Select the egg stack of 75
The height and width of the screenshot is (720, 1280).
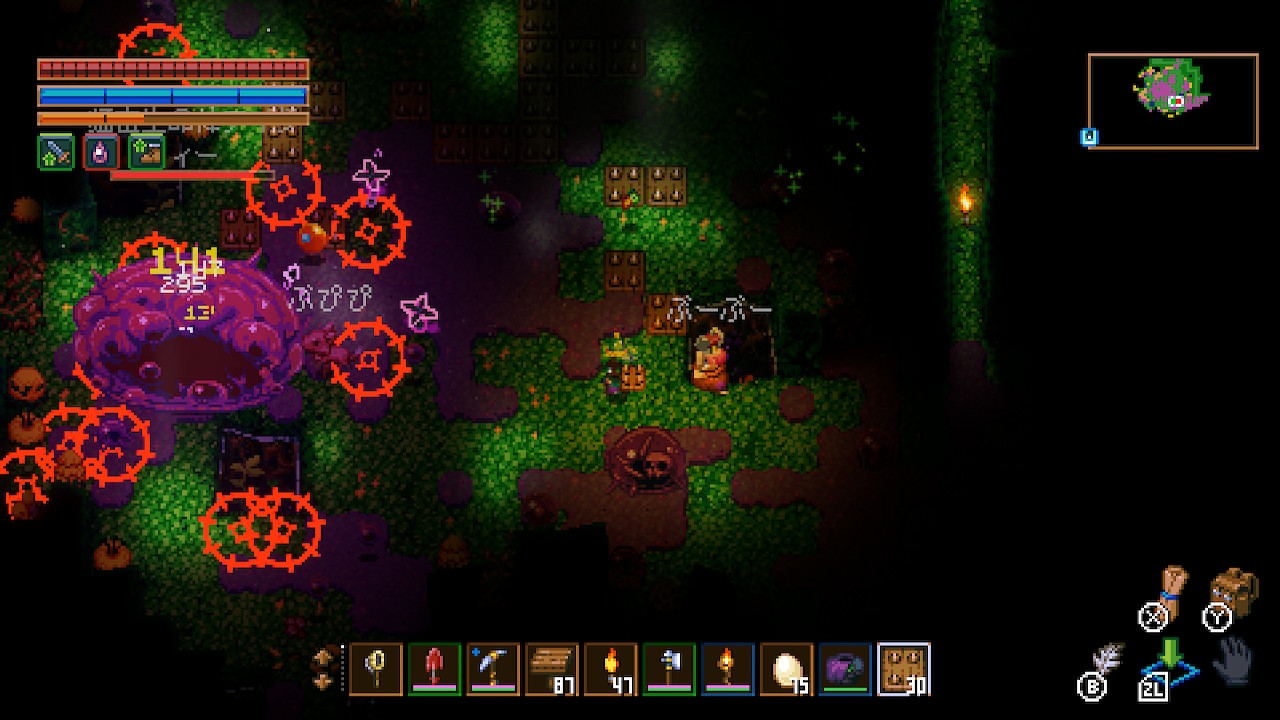tap(786, 669)
